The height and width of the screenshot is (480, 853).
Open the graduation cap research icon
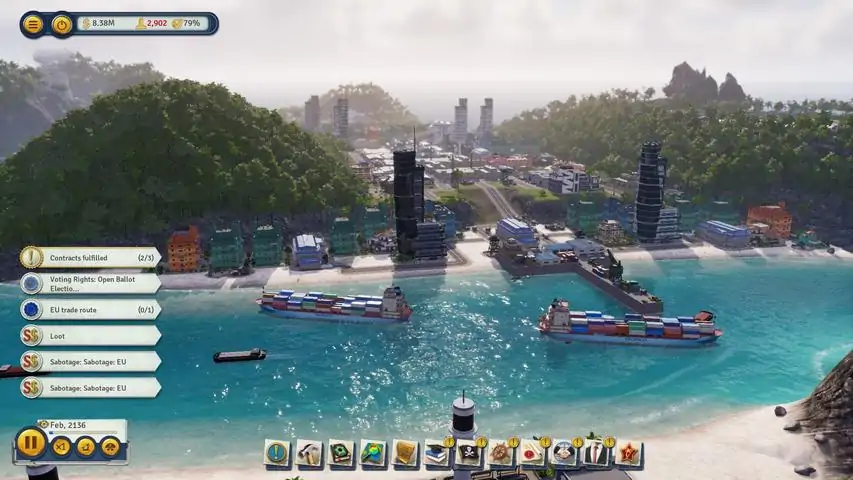coord(437,453)
